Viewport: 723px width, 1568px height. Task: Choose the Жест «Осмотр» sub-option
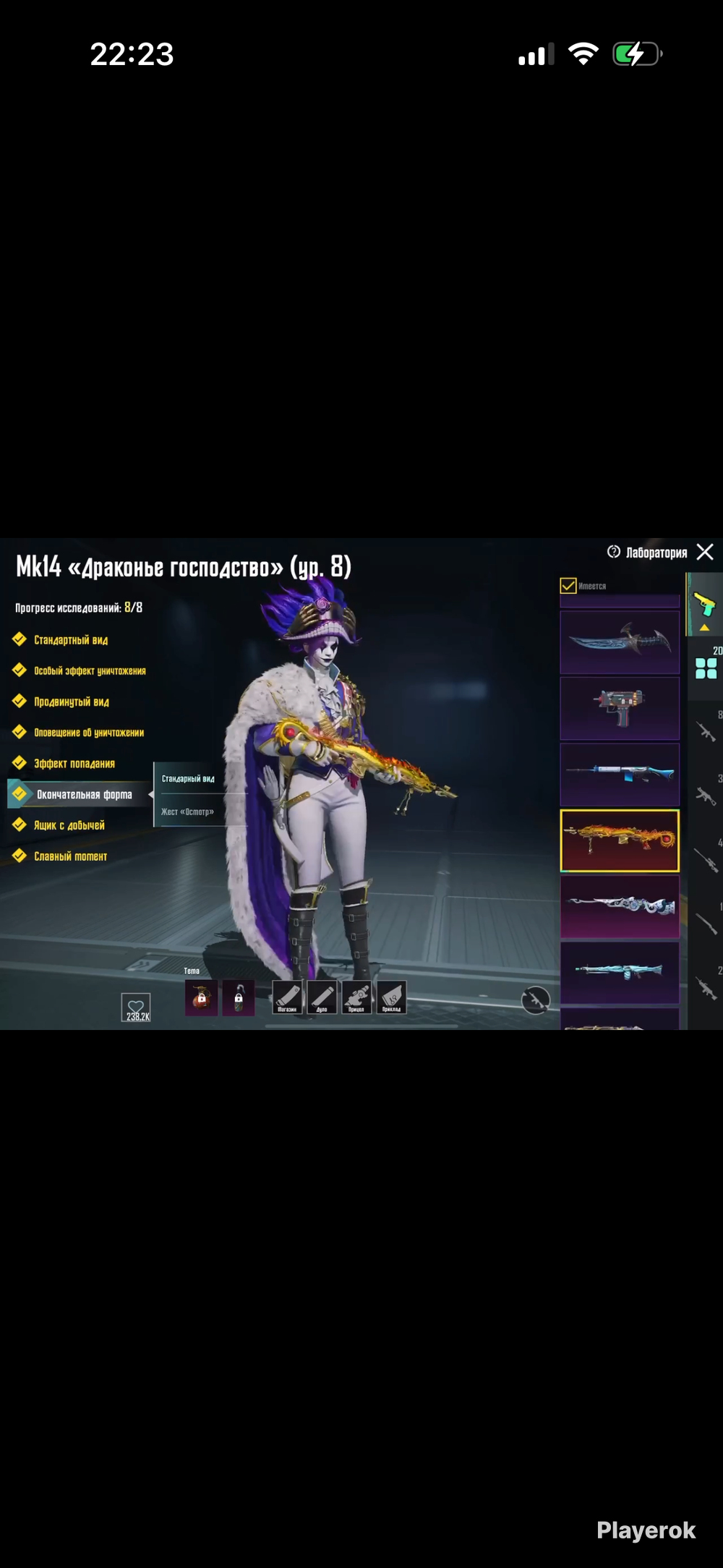187,811
